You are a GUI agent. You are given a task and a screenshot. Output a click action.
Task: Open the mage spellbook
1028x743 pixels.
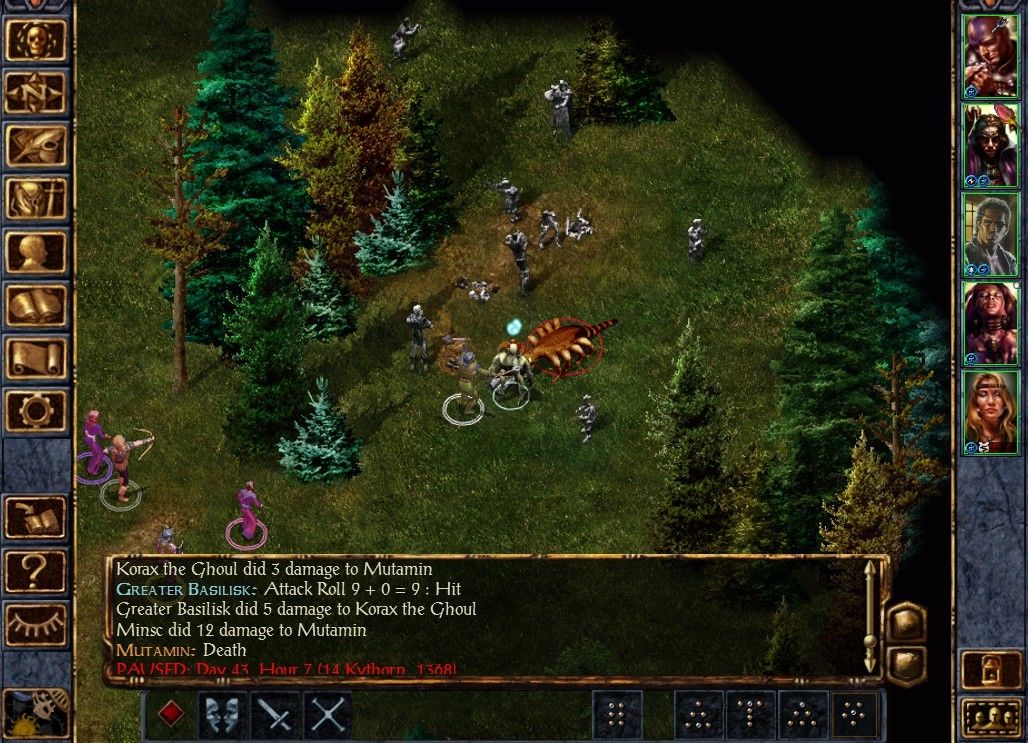pos(36,305)
